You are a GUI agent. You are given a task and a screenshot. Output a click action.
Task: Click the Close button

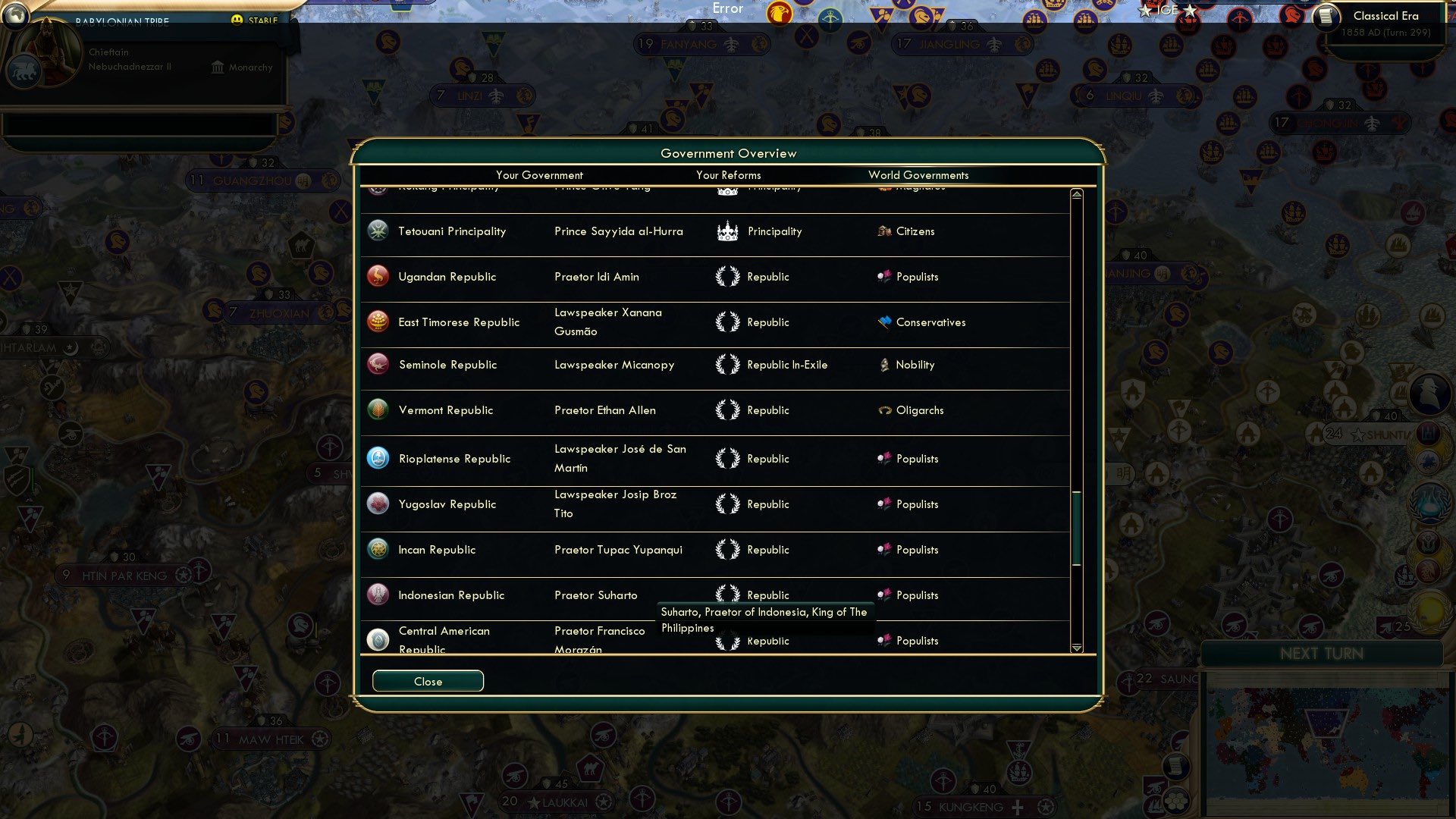[427, 680]
